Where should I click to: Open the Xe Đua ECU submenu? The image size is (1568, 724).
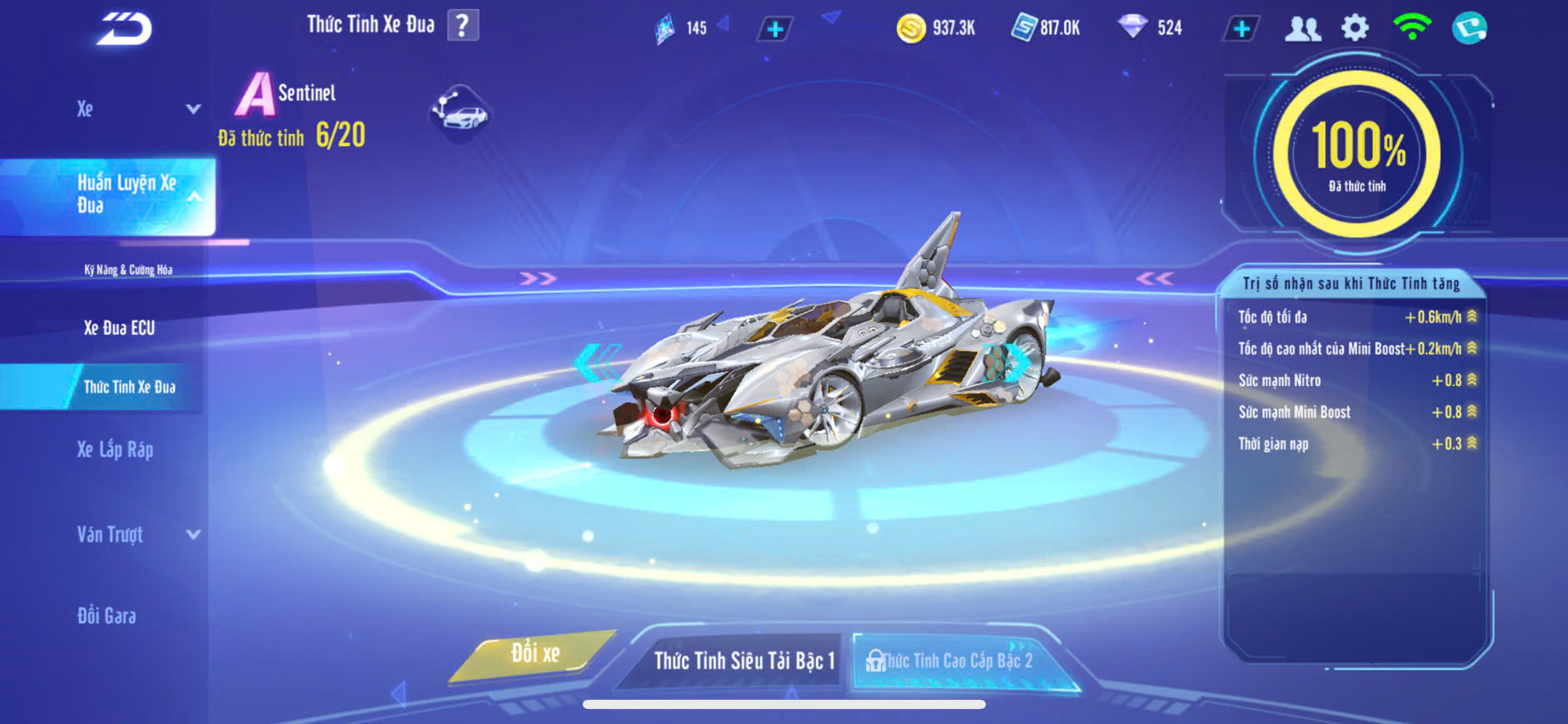click(x=119, y=328)
